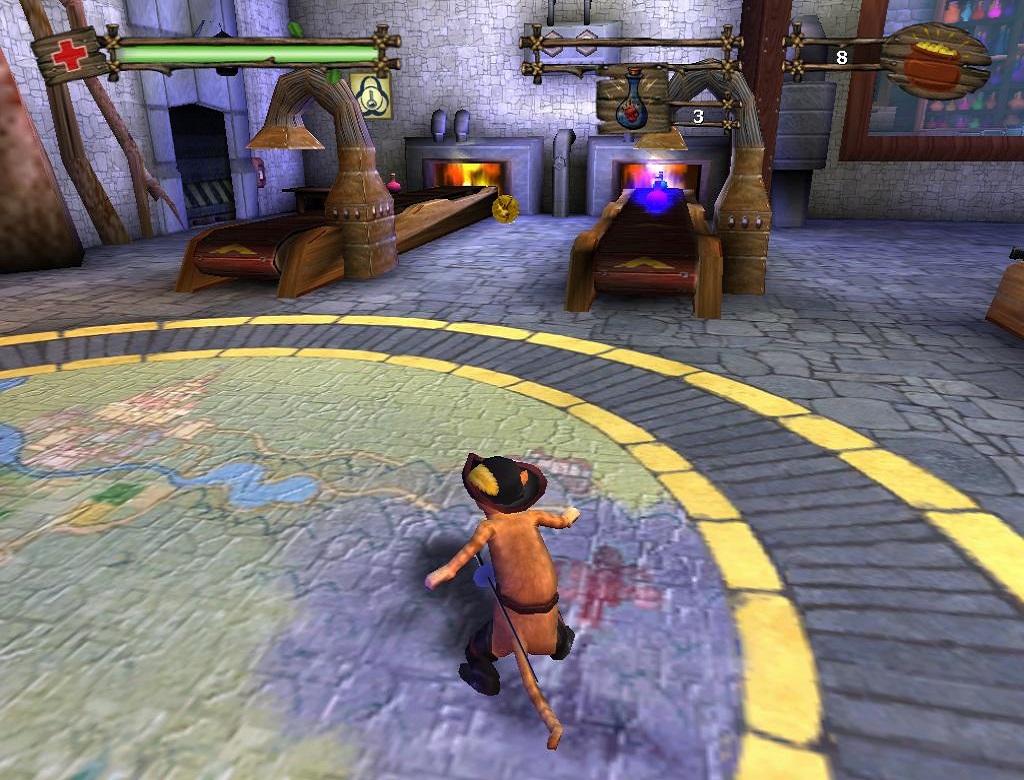Click the red cross health icon
This screenshot has height=780, width=1024.
coord(69,53)
